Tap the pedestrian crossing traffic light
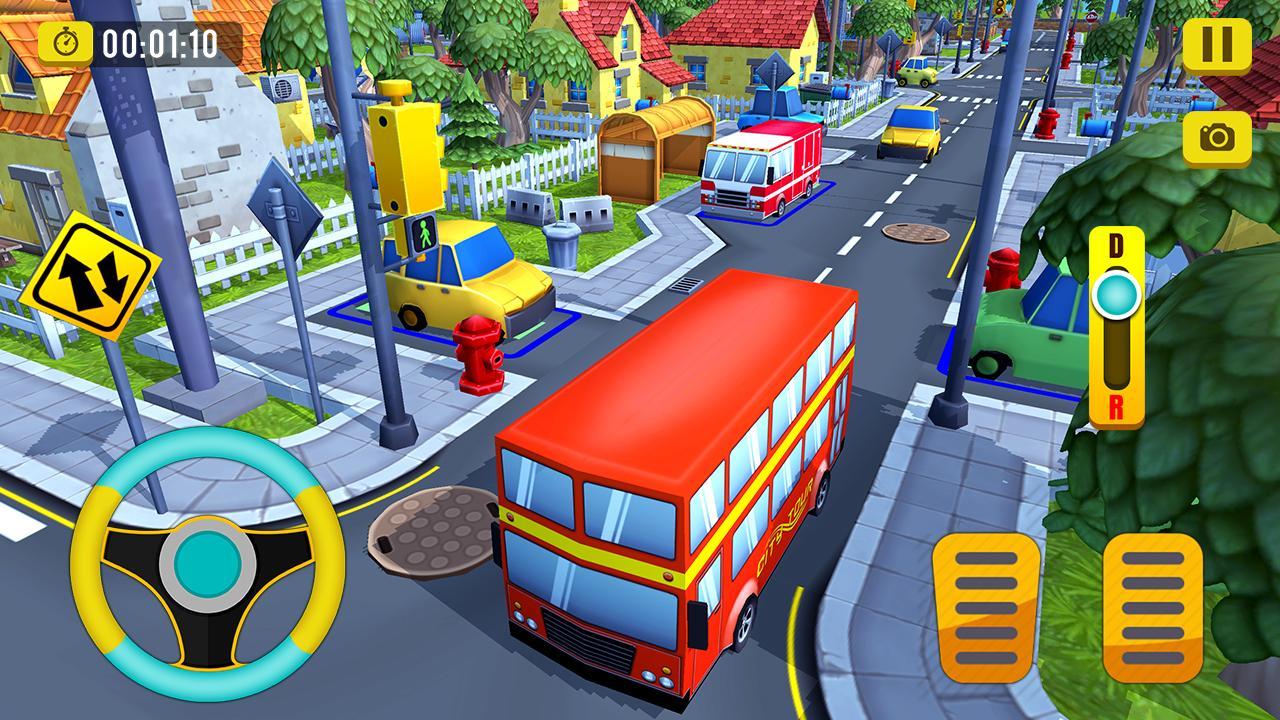 (x=424, y=235)
